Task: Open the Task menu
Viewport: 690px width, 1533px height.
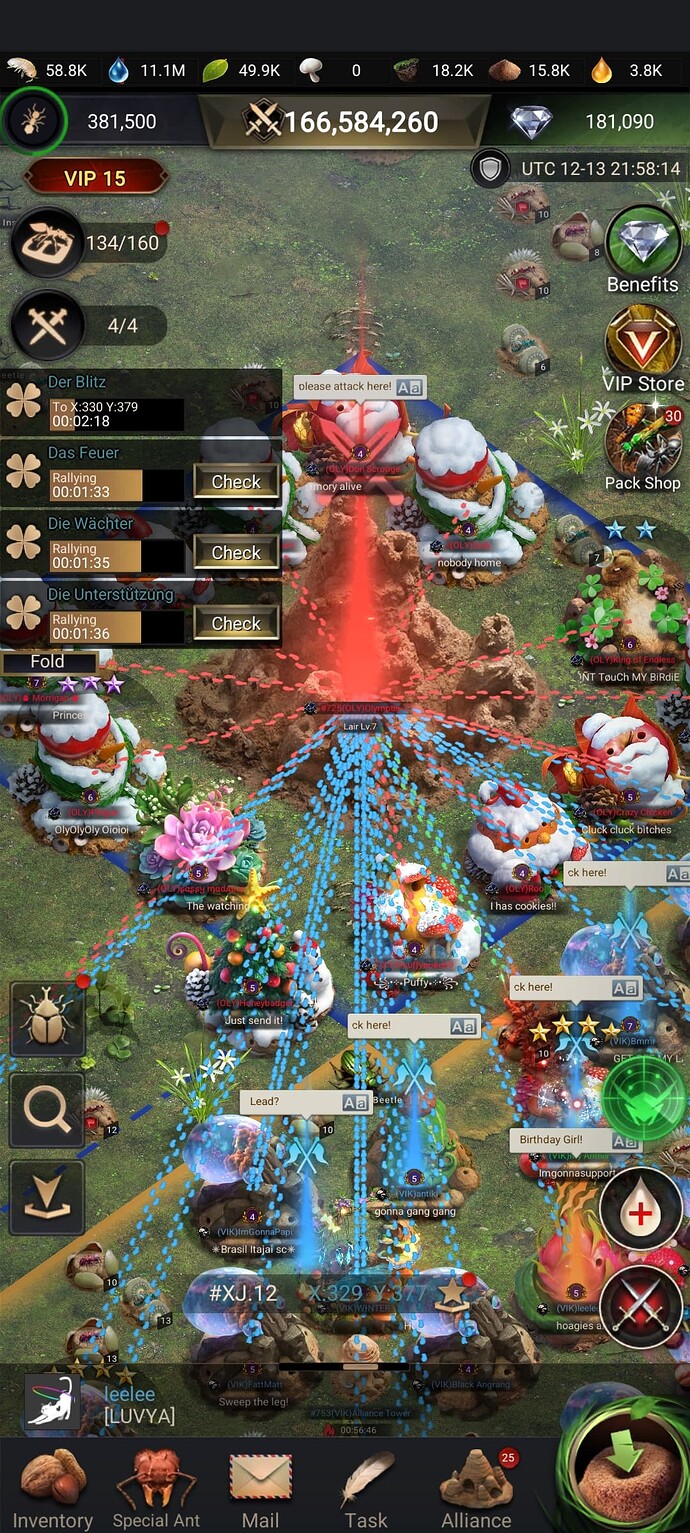Action: [x=366, y=1488]
